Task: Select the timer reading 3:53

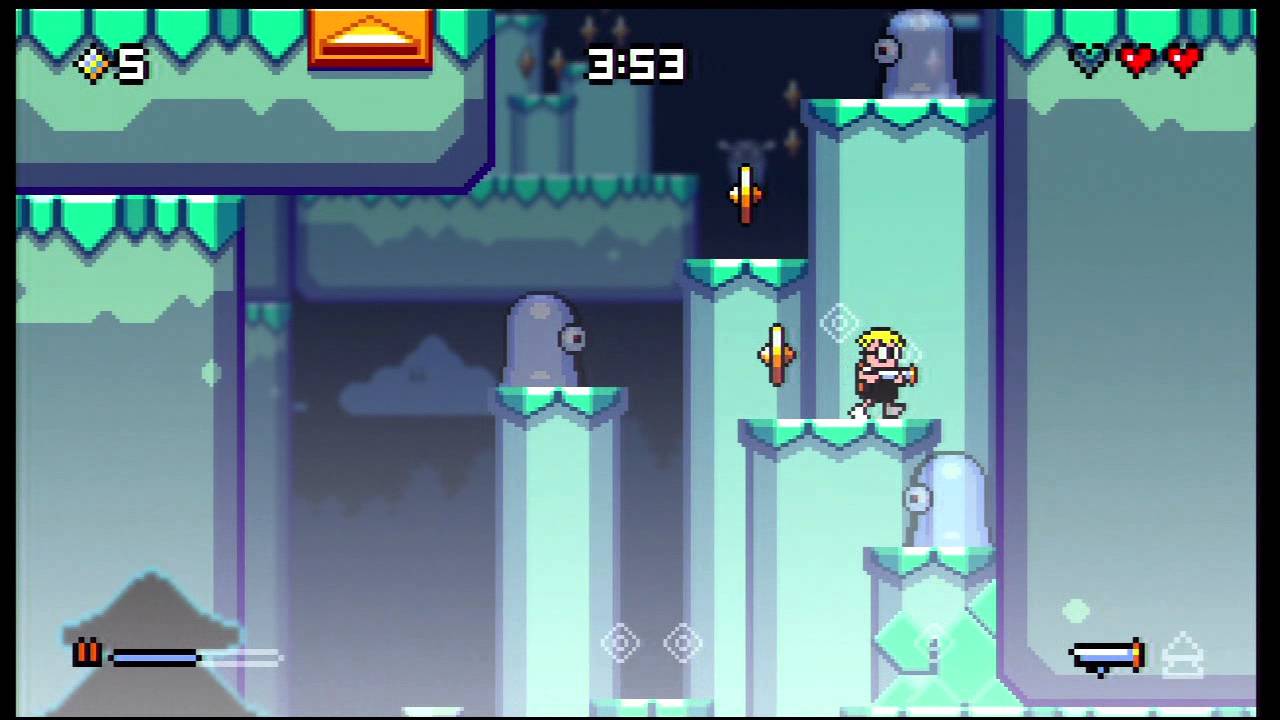Action: coord(637,65)
